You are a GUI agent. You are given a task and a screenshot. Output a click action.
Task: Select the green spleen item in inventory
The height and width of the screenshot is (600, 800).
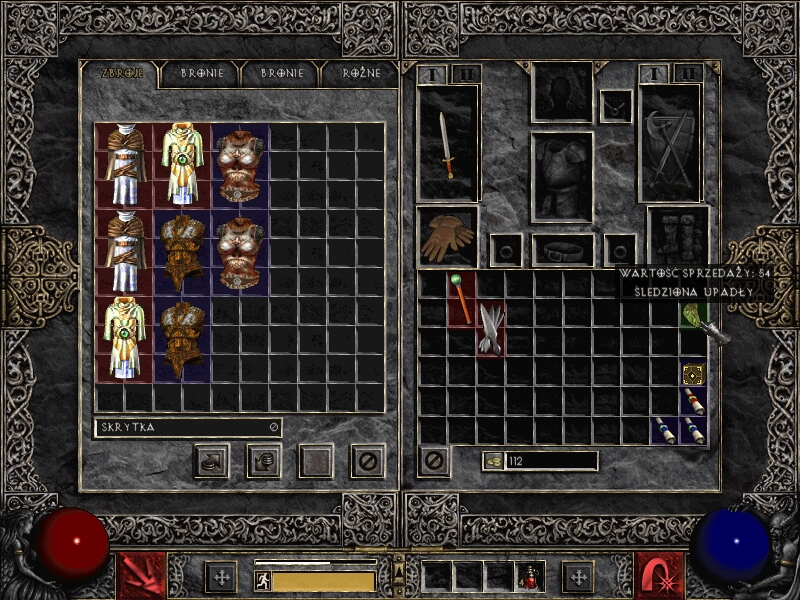(694, 314)
